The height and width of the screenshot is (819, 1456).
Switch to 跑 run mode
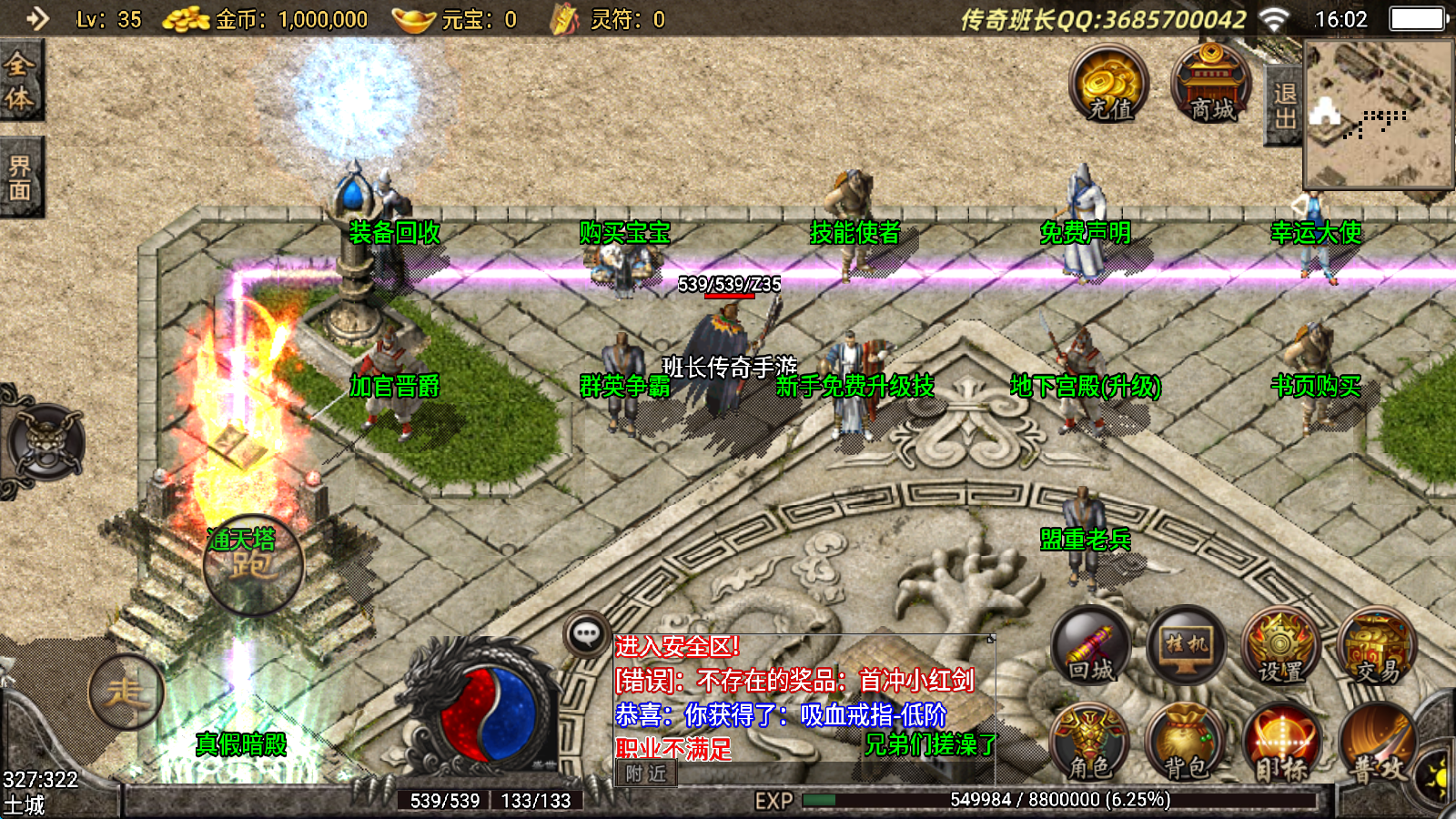pyautogui.click(x=252, y=566)
